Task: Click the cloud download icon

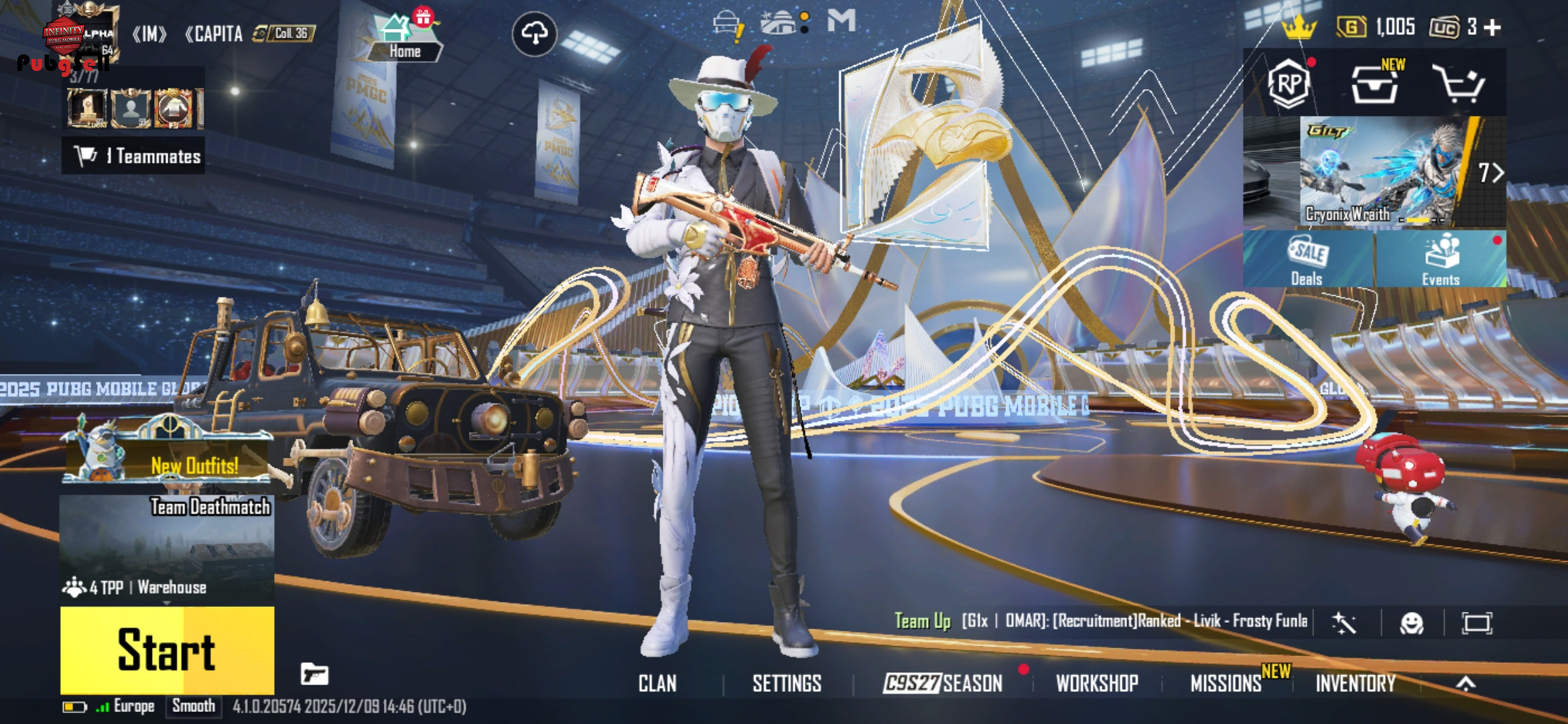Action: pos(534,33)
